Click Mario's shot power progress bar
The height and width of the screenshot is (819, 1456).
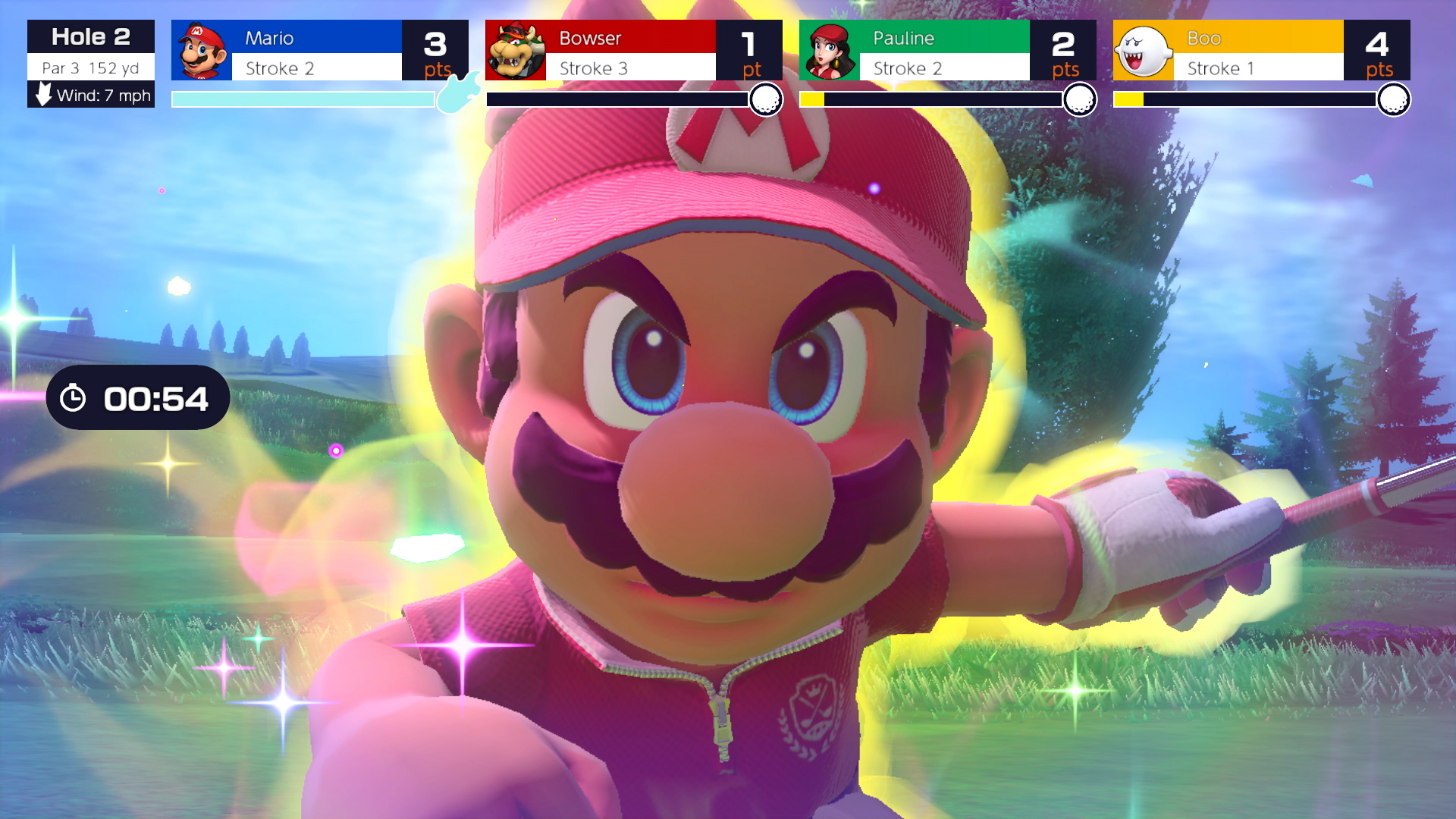point(302,98)
